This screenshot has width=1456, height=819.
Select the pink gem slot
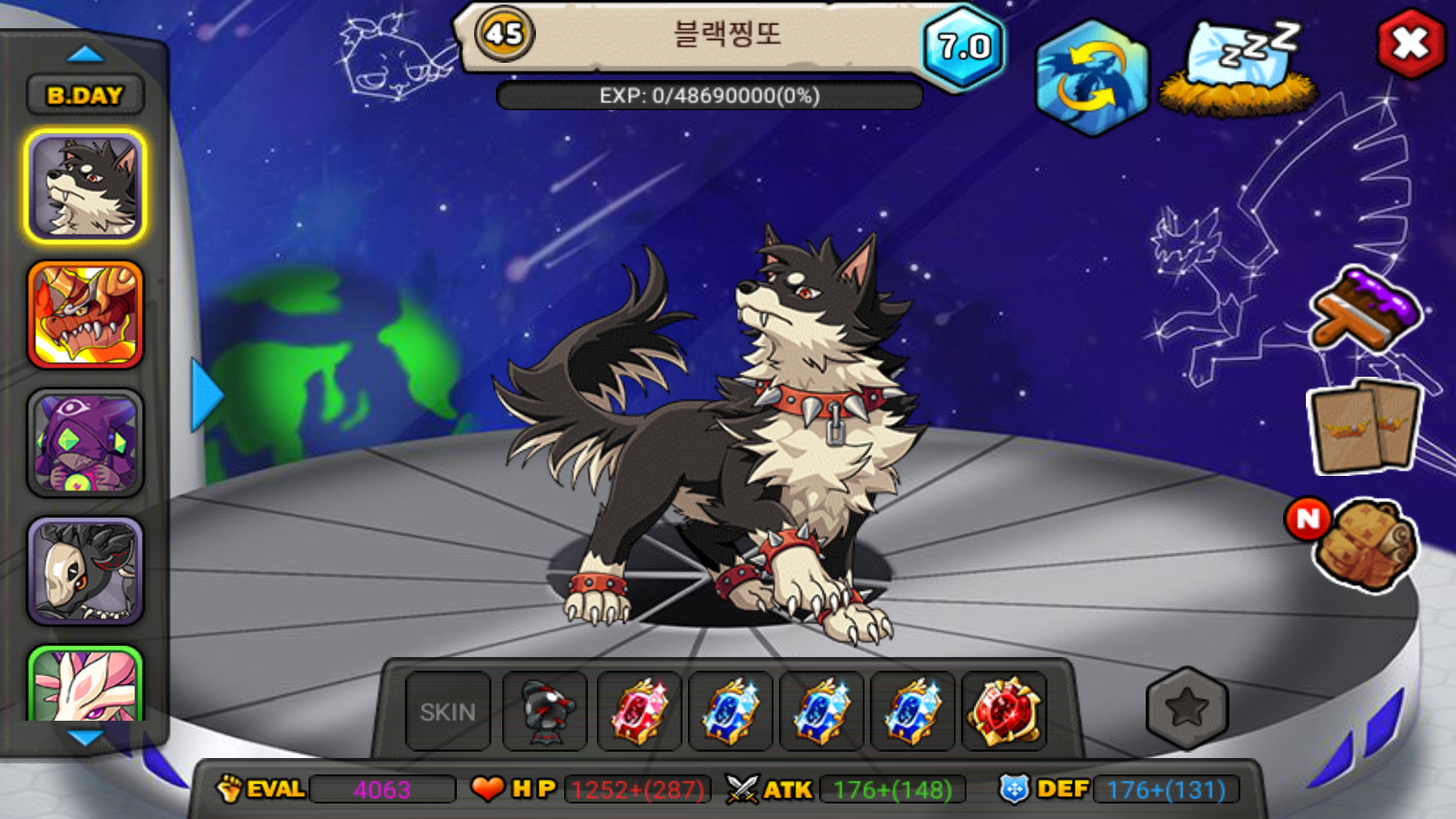click(639, 712)
